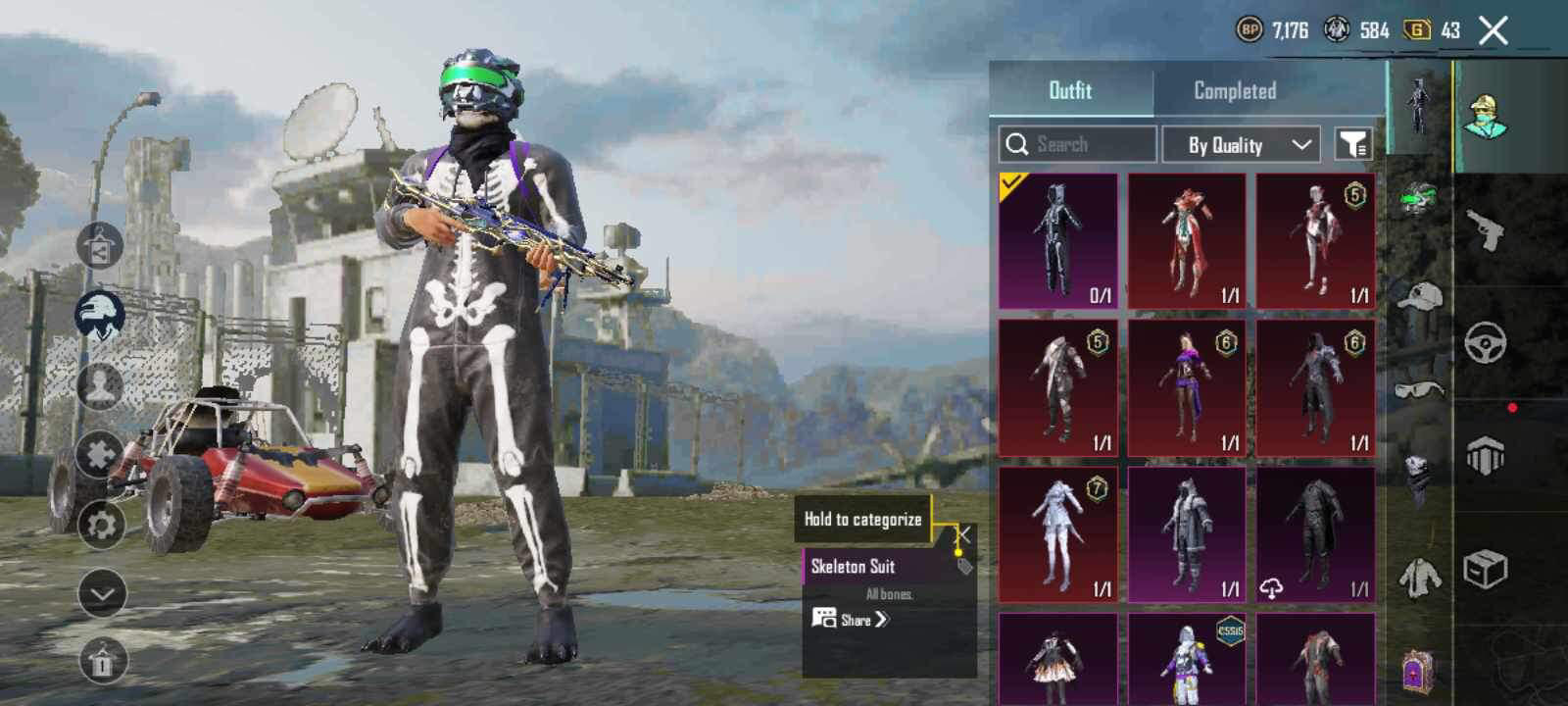Open the pistol skins category

point(1488,231)
